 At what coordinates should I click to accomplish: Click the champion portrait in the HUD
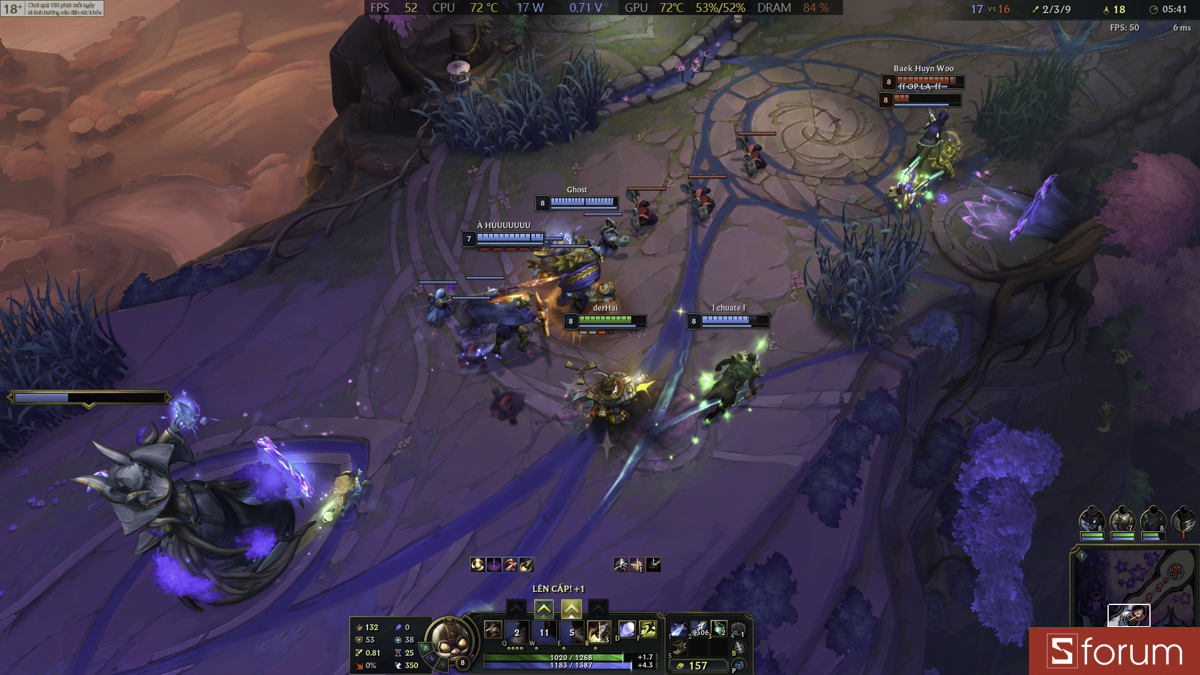click(x=449, y=642)
